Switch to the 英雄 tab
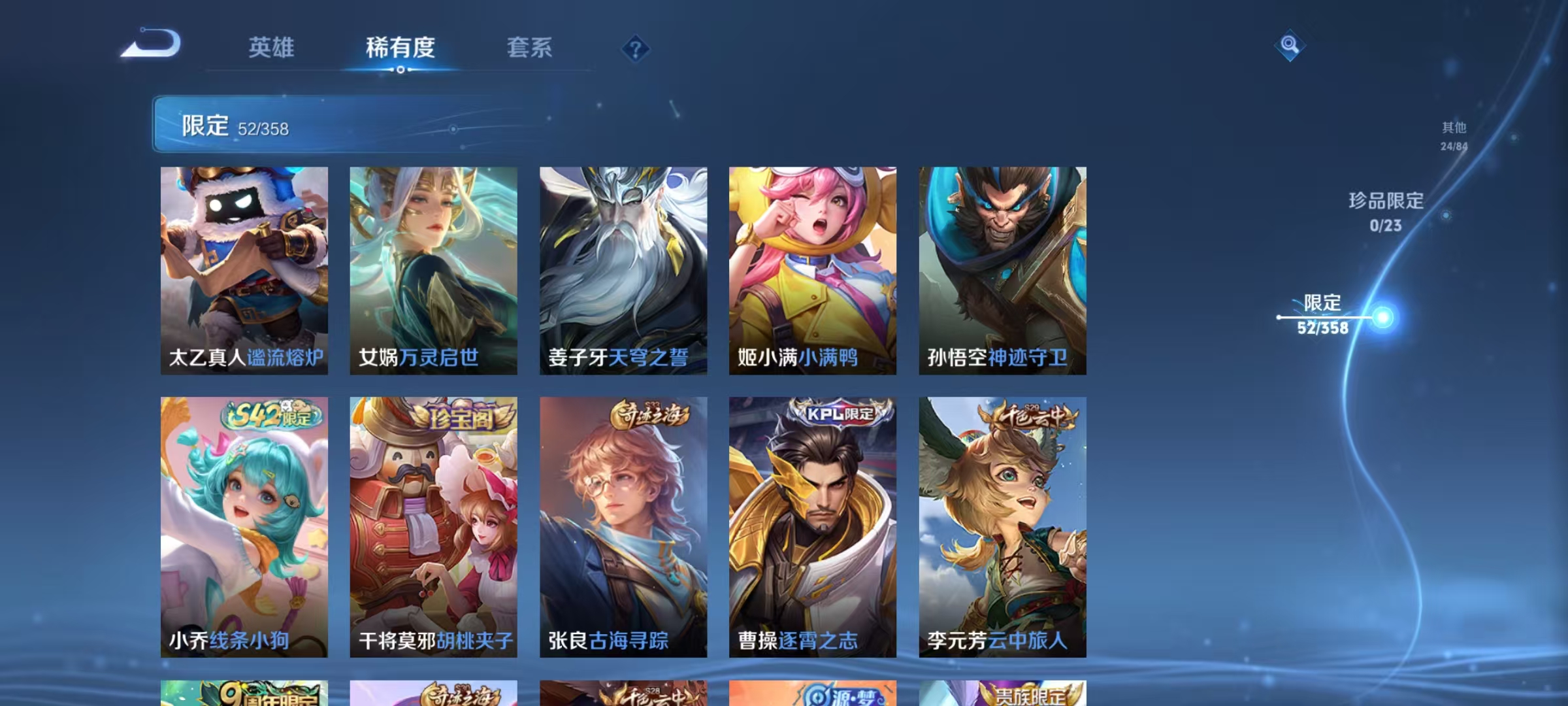This screenshot has width=1568, height=706. pyautogui.click(x=272, y=47)
